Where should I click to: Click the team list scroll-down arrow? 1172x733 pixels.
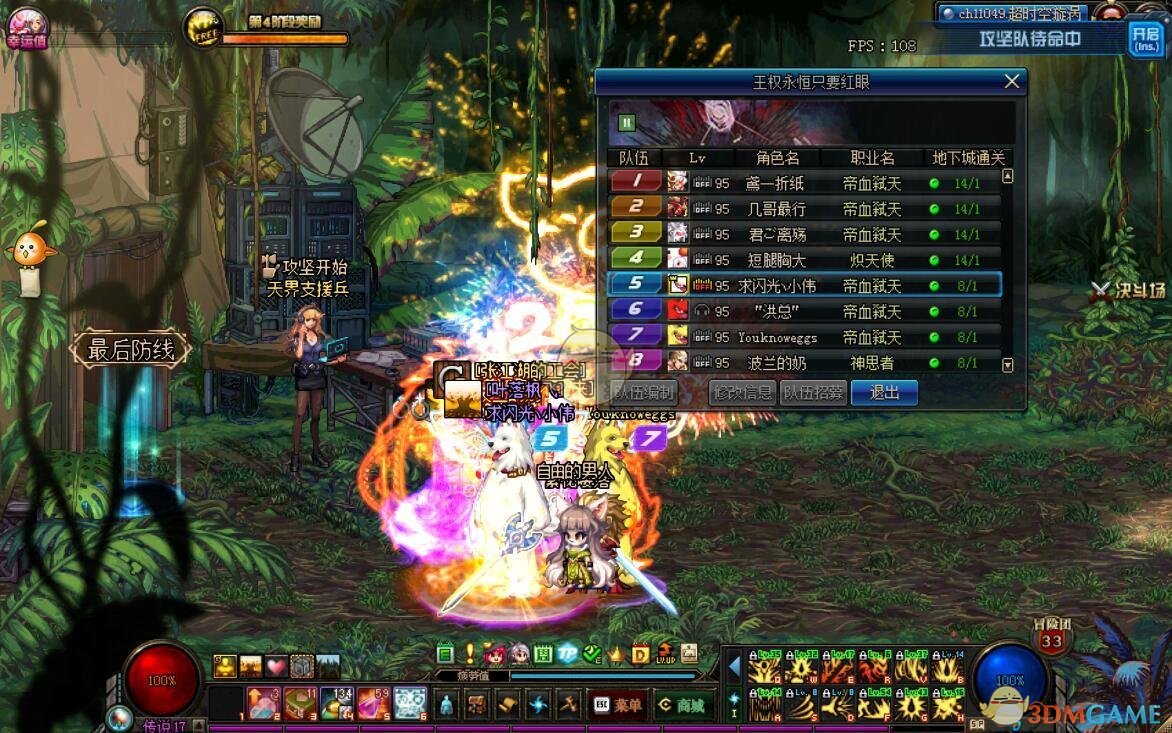click(1008, 366)
